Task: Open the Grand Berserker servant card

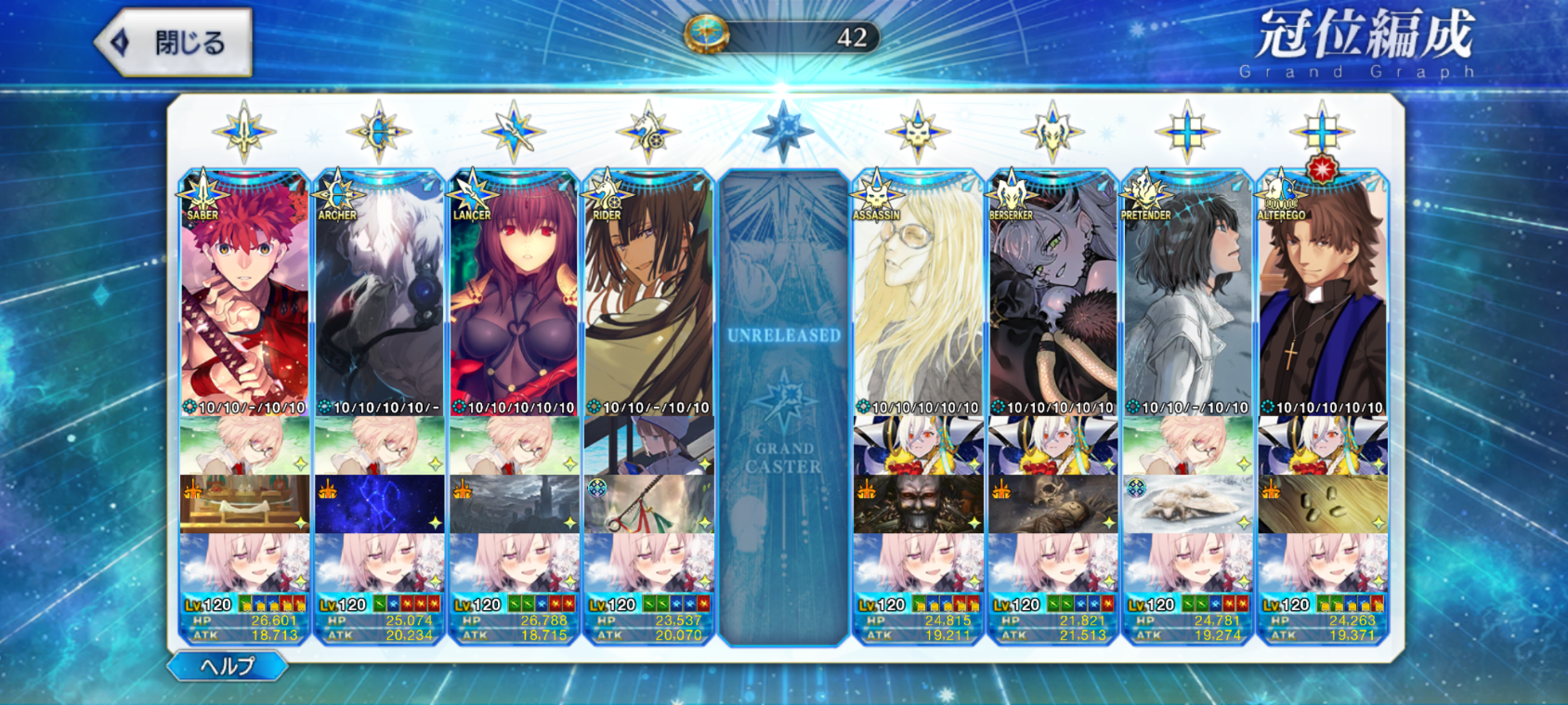Action: 1052,297
